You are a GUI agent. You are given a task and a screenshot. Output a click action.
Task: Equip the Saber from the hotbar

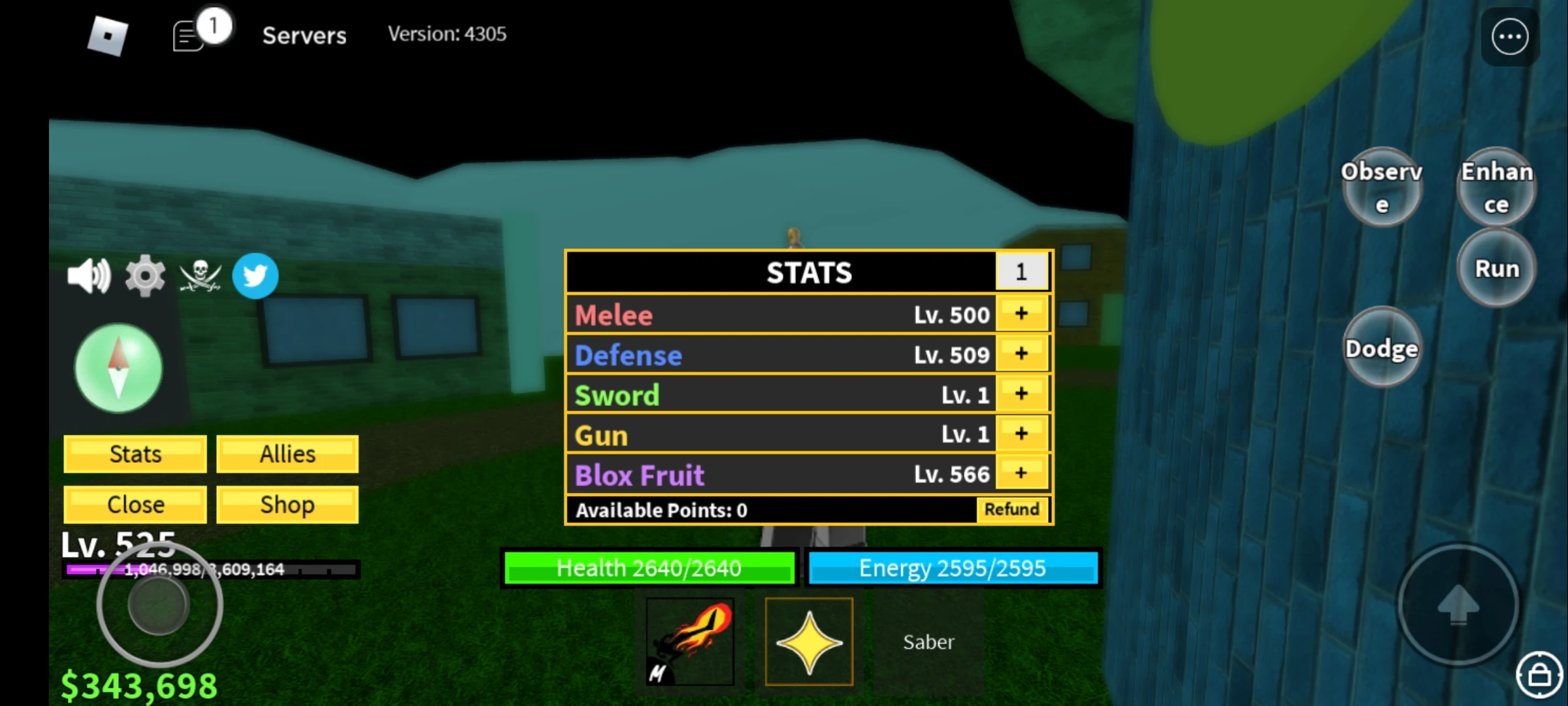coord(928,641)
